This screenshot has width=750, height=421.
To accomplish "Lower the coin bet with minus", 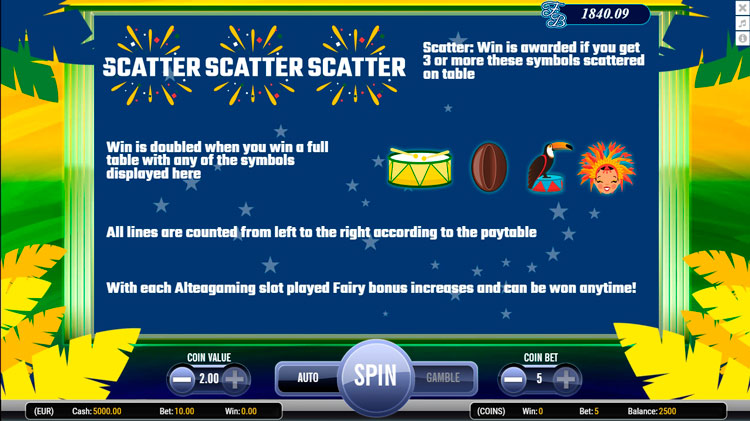I will click(514, 380).
